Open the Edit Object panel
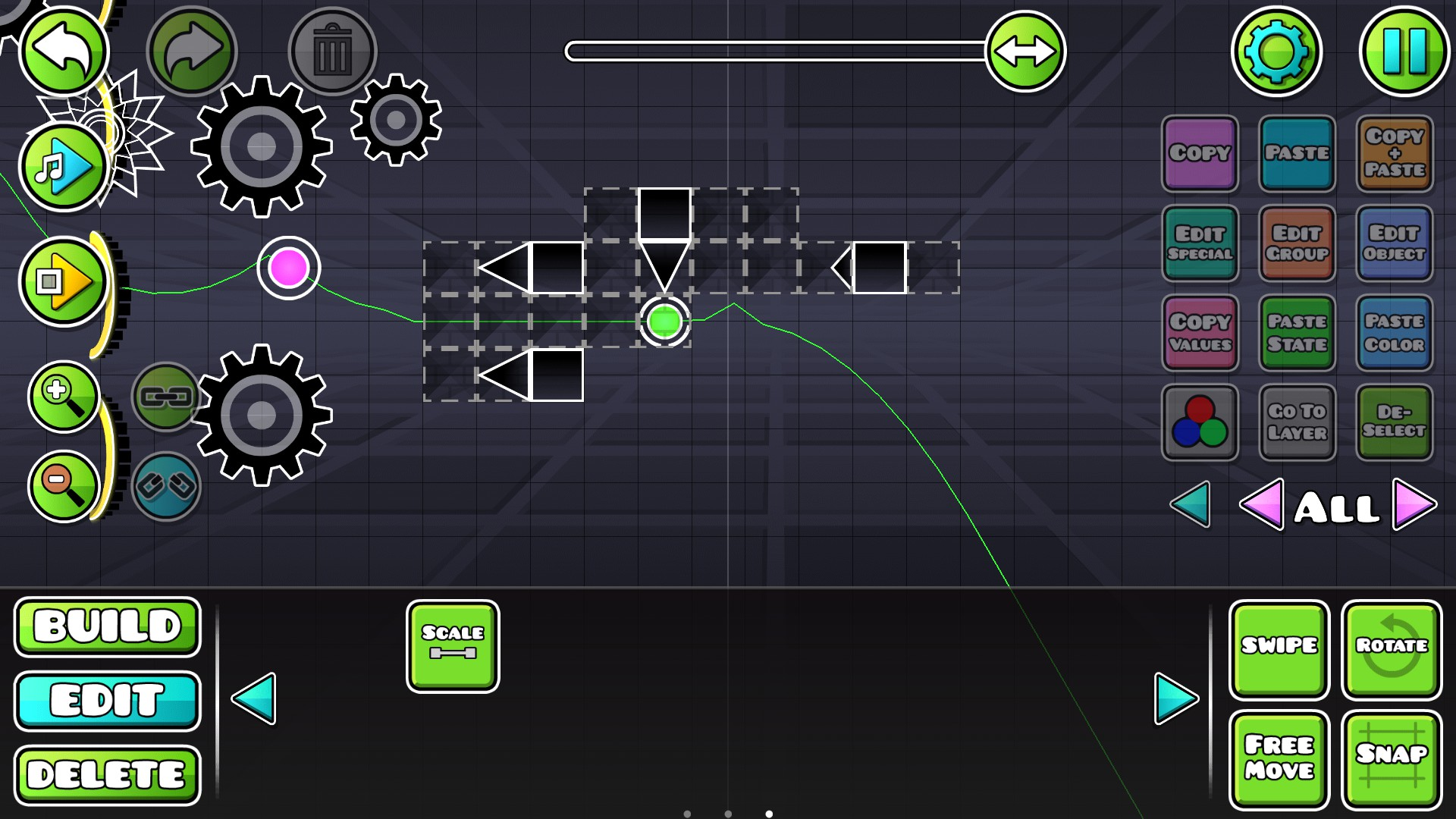 [x=1395, y=243]
